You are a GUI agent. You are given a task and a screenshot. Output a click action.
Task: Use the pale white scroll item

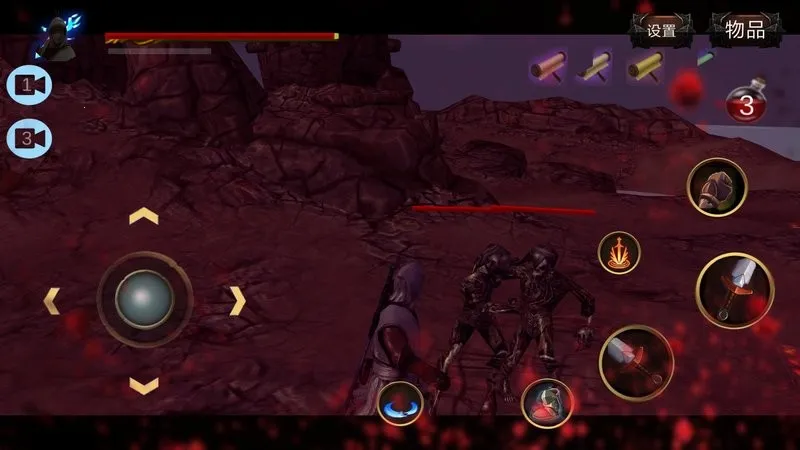pyautogui.click(x=599, y=67)
